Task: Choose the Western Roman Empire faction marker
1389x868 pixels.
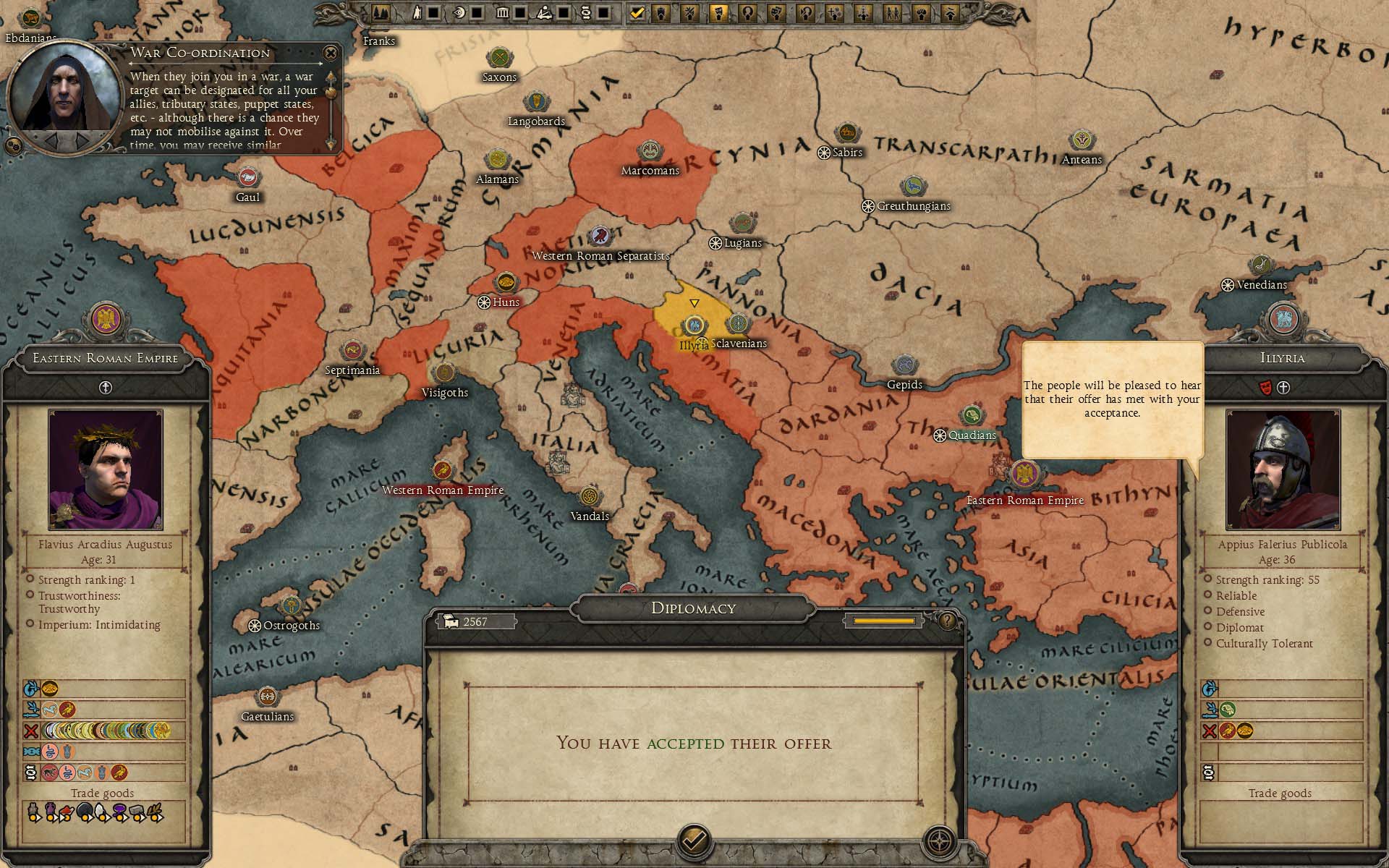Action: pos(442,471)
